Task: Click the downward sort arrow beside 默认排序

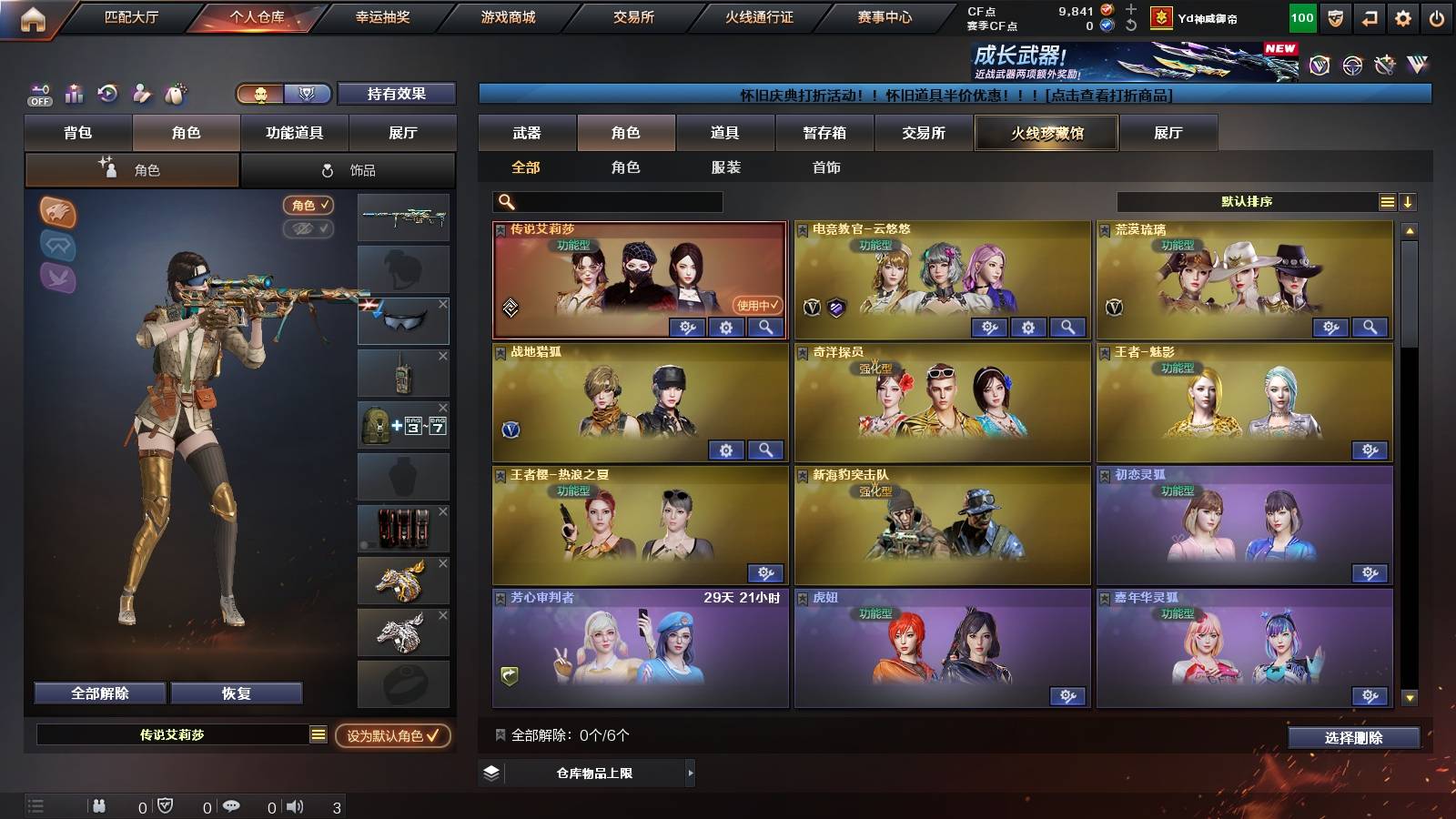Action: tap(1409, 201)
